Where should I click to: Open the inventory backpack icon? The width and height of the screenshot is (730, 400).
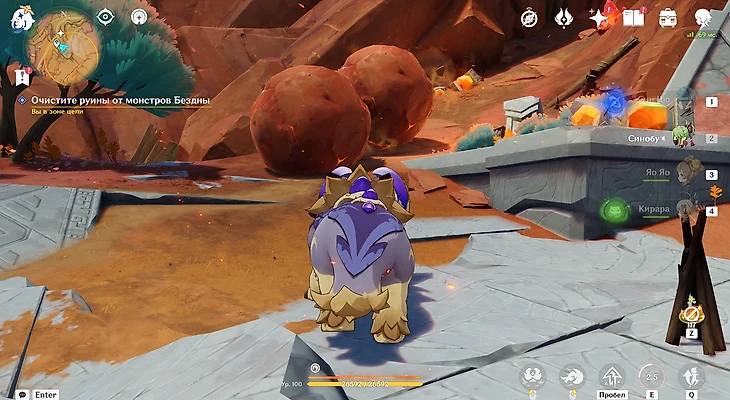pyautogui.click(x=667, y=18)
